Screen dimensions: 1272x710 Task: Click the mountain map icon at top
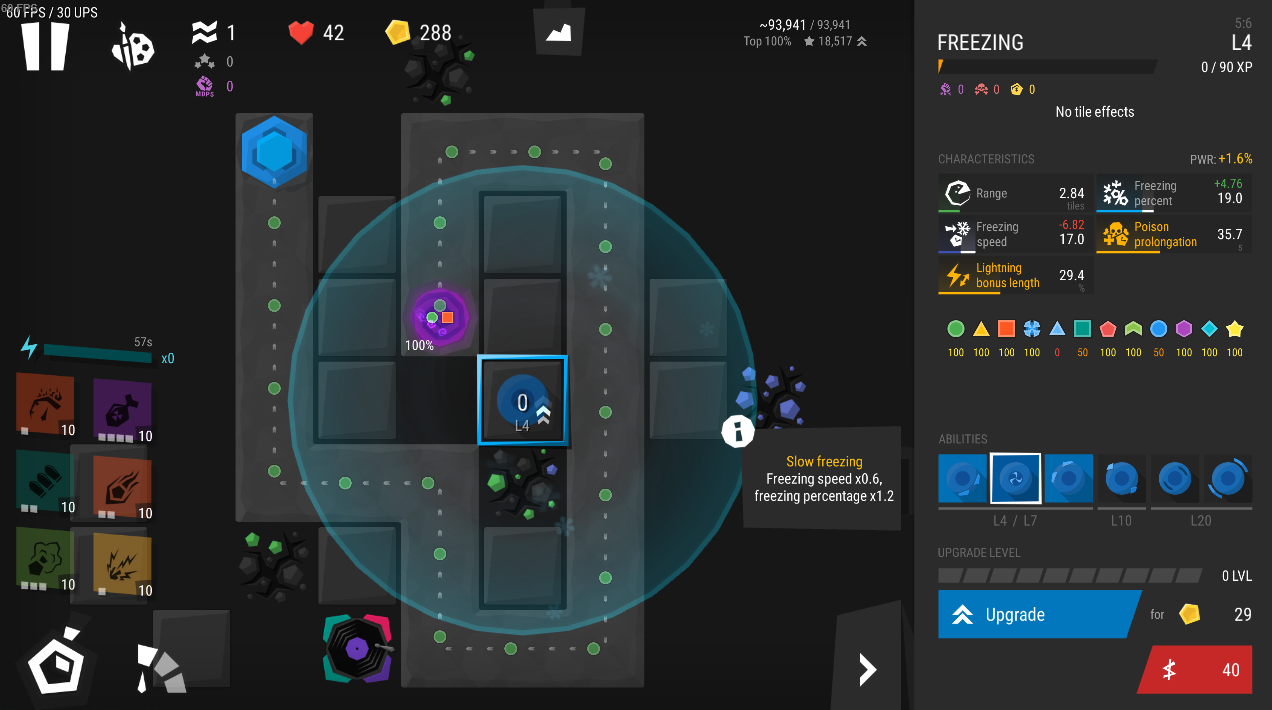(x=558, y=34)
